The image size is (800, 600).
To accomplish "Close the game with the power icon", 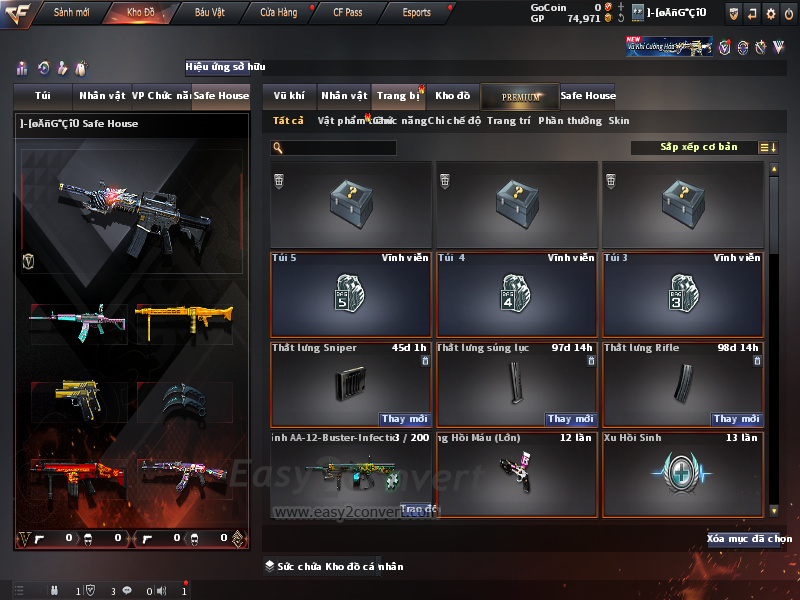I will (788, 13).
